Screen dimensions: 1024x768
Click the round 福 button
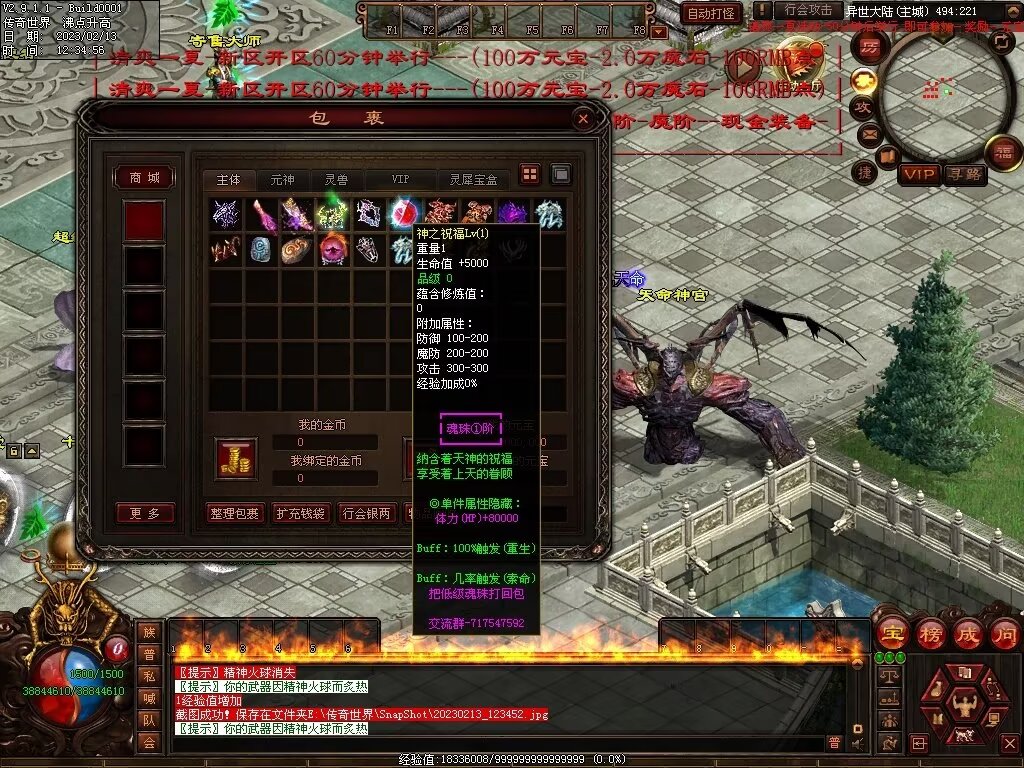coord(1003,153)
